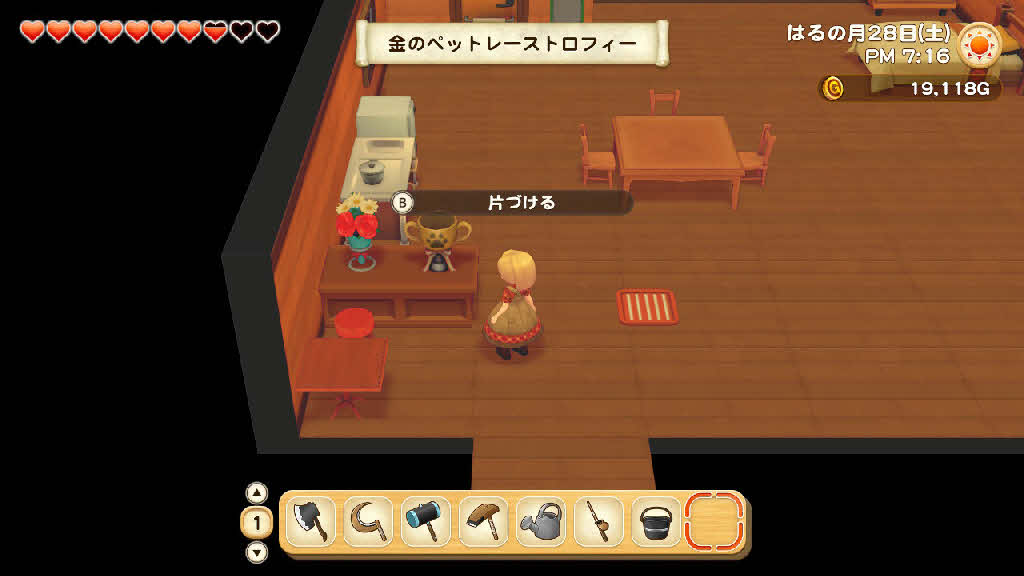Choose the hoe in the toolbar
This screenshot has width=1024, height=576.
[484, 521]
